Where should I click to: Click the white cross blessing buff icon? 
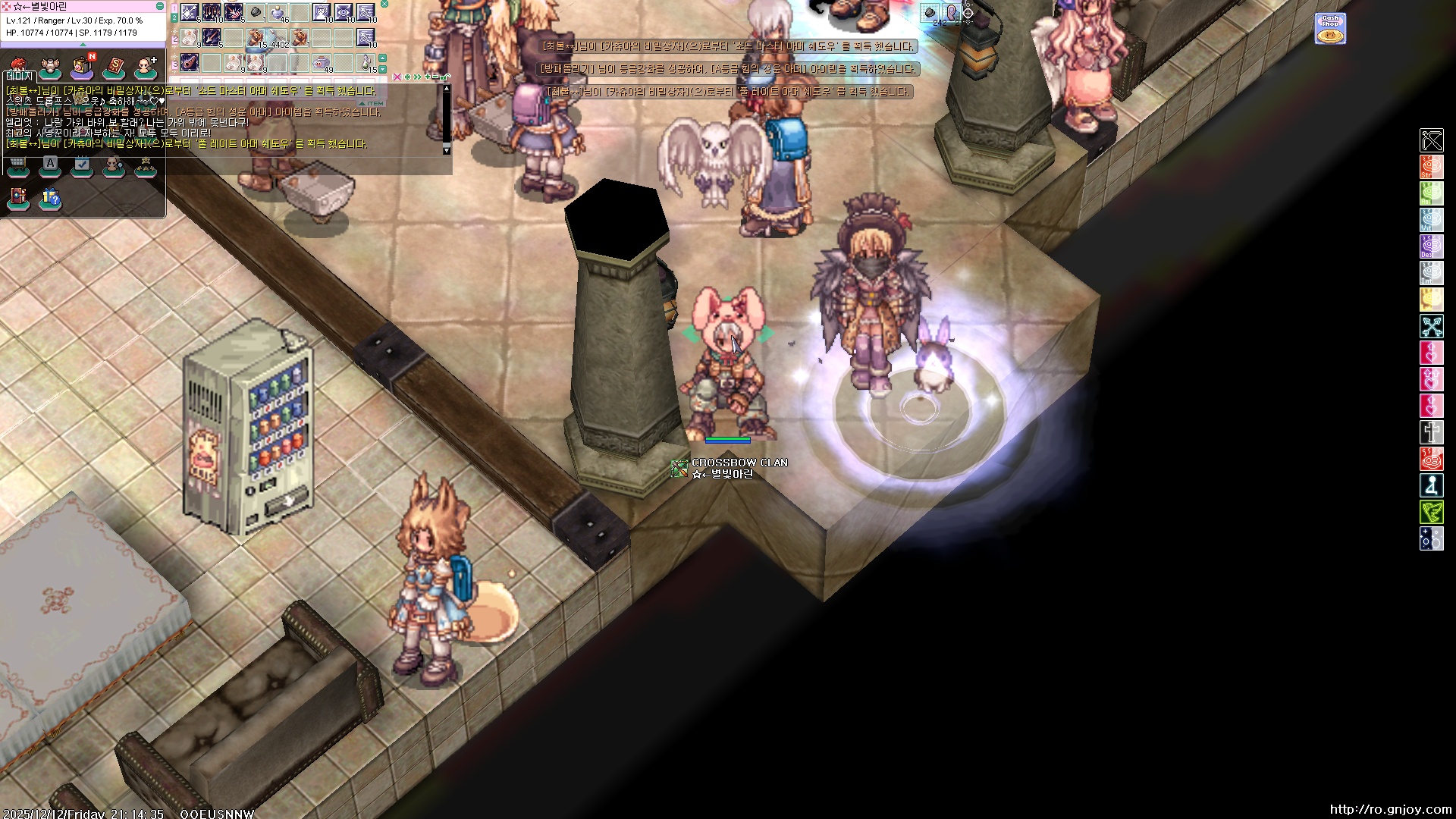pyautogui.click(x=1431, y=432)
